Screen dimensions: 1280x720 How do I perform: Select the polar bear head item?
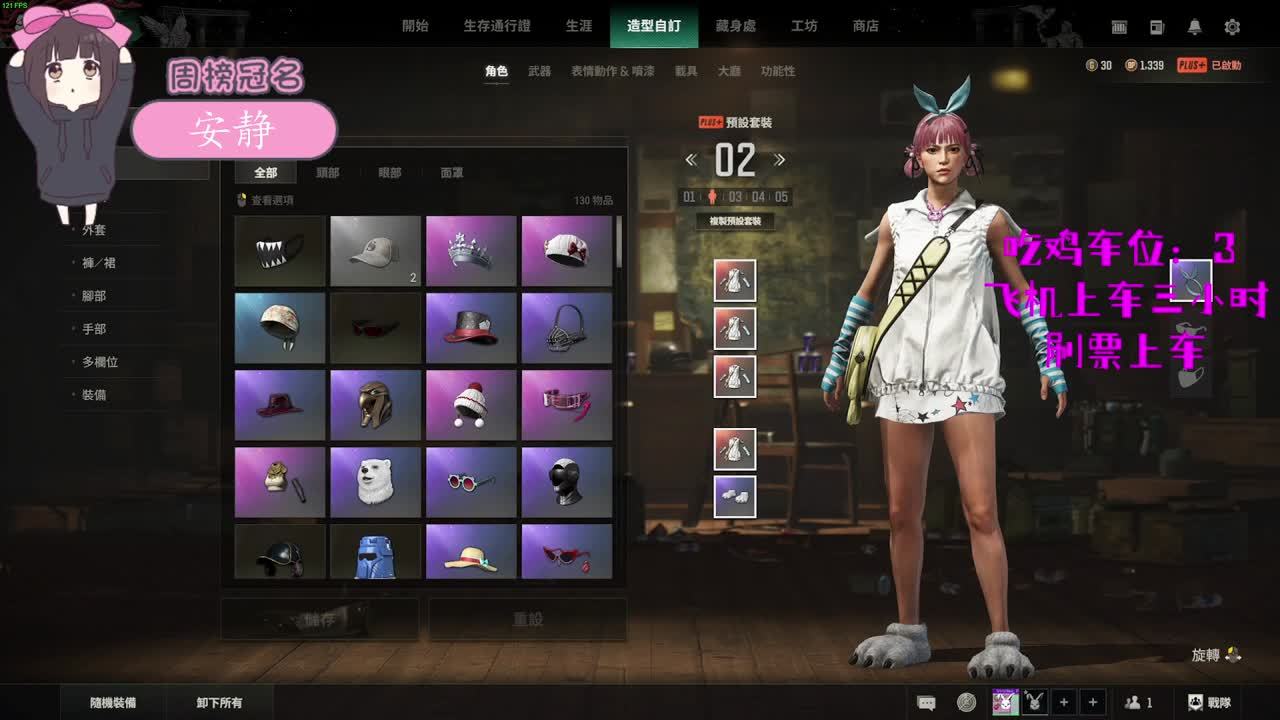[375, 482]
